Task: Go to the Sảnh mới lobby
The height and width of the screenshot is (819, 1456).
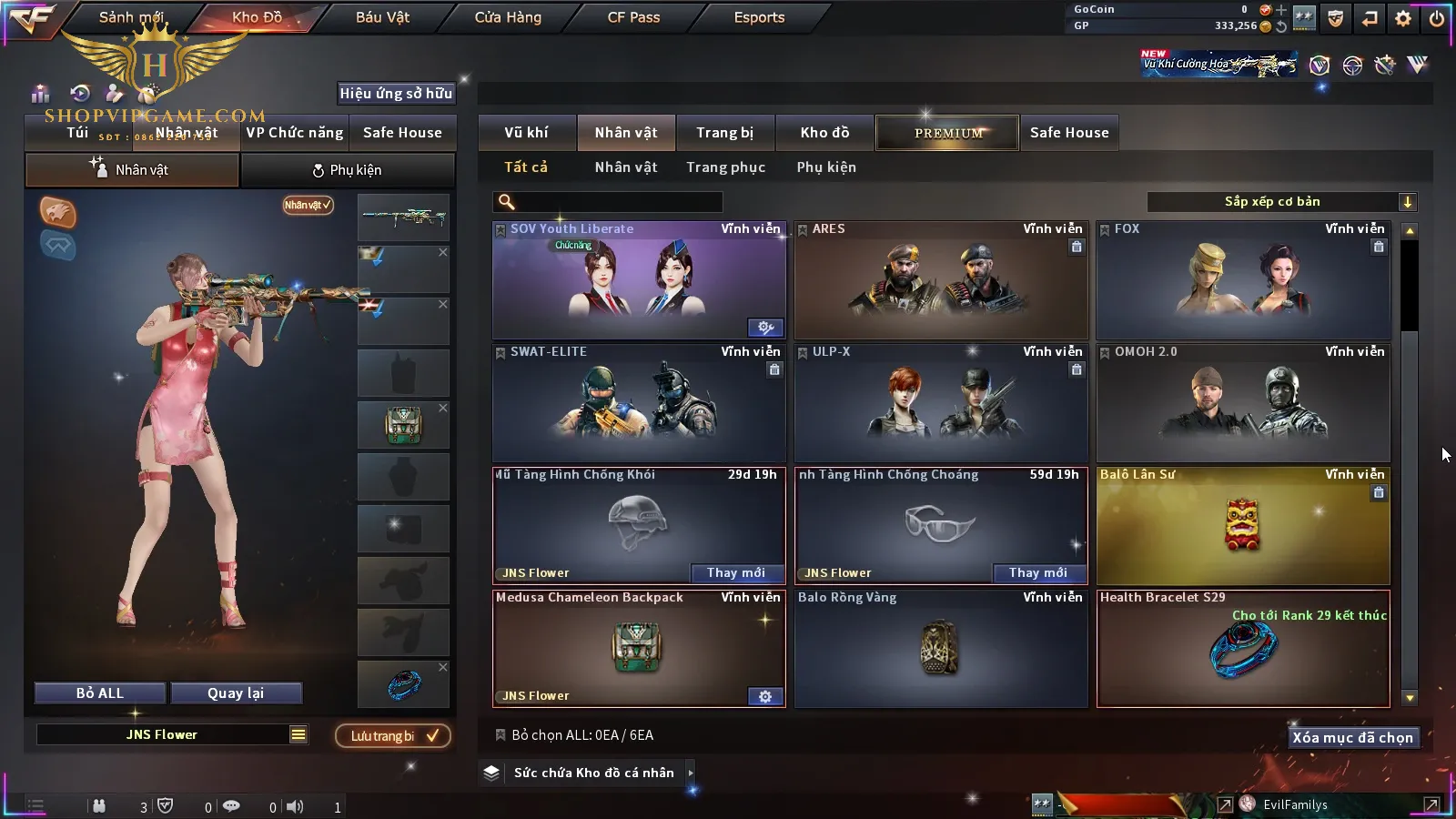Action: [131, 17]
